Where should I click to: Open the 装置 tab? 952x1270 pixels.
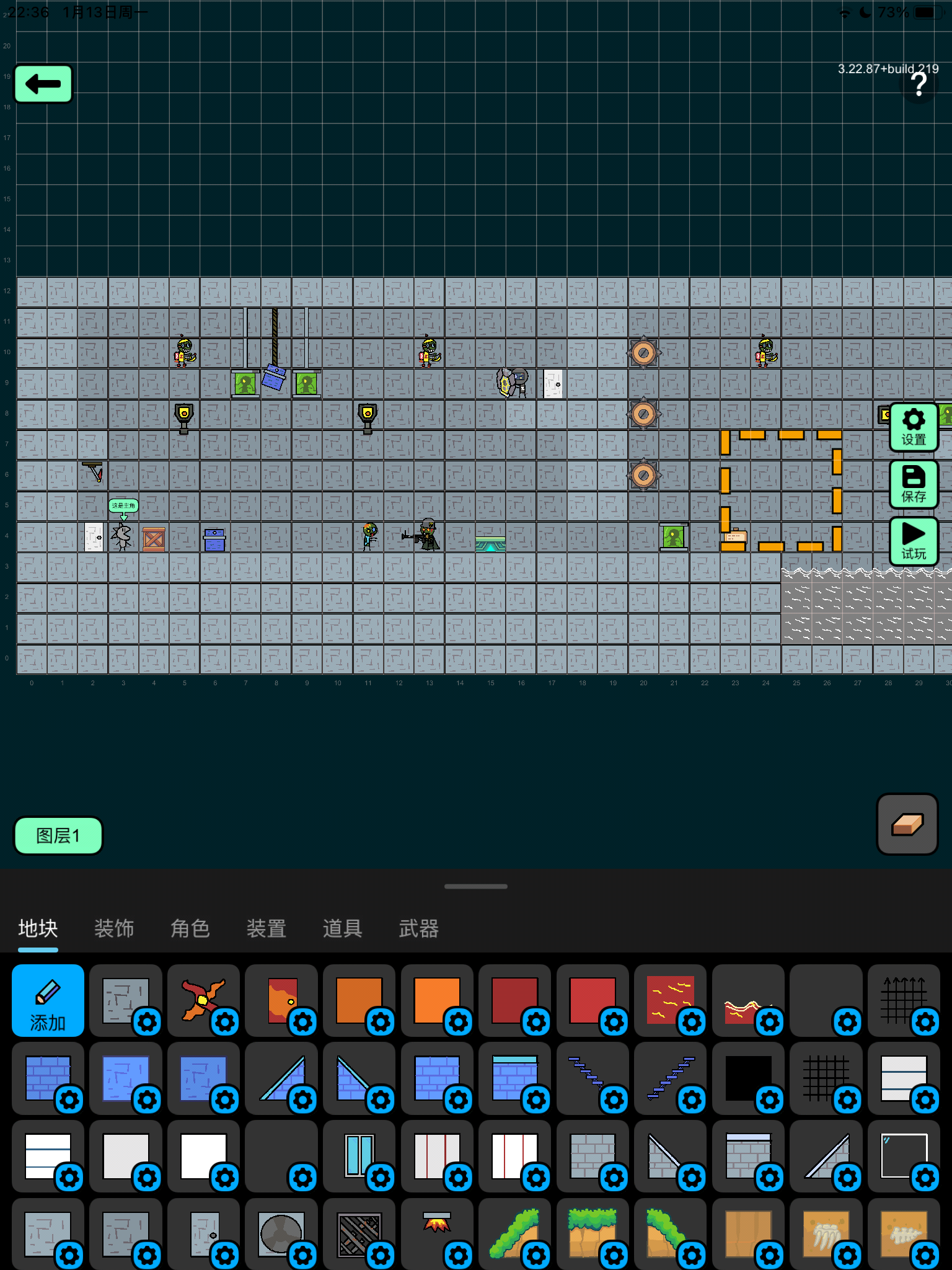[267, 928]
